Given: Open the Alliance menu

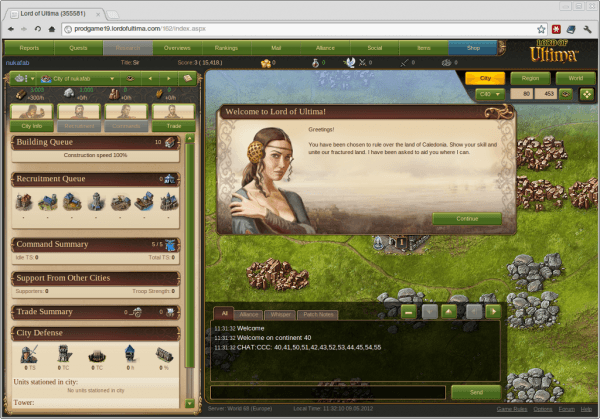Looking at the screenshot, I should click(x=324, y=47).
